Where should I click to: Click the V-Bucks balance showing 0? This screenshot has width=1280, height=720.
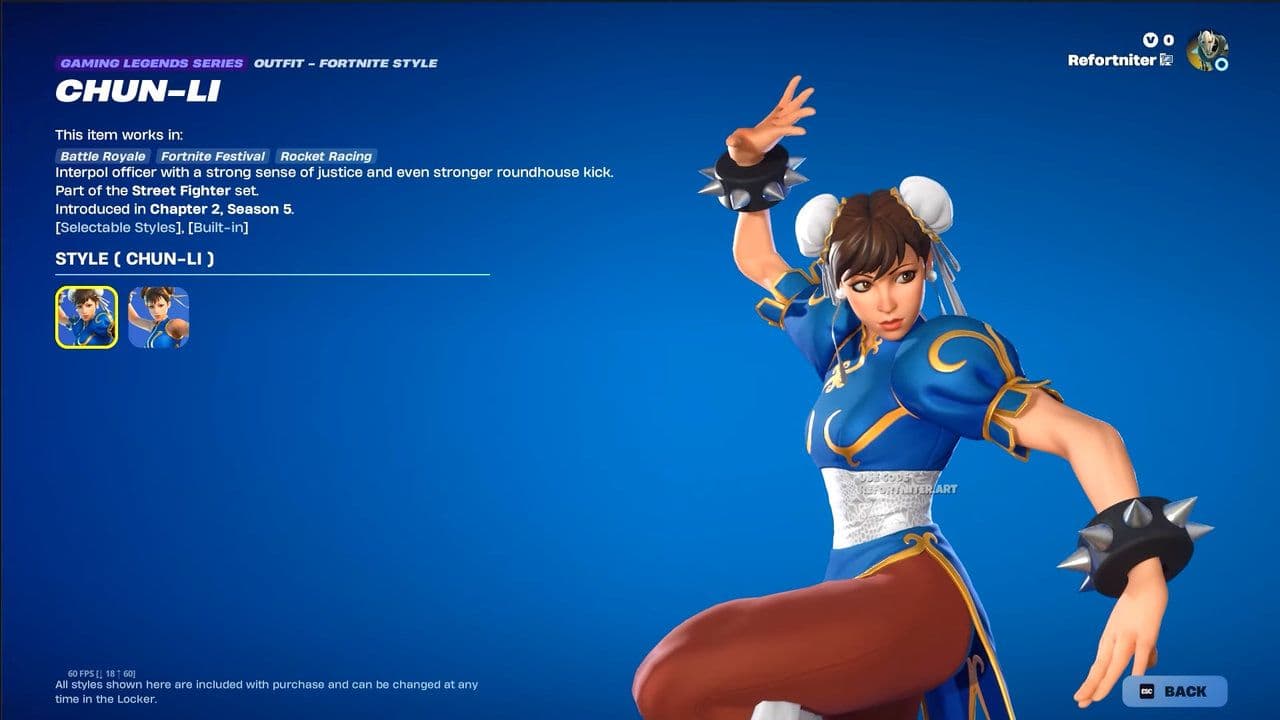point(1167,39)
